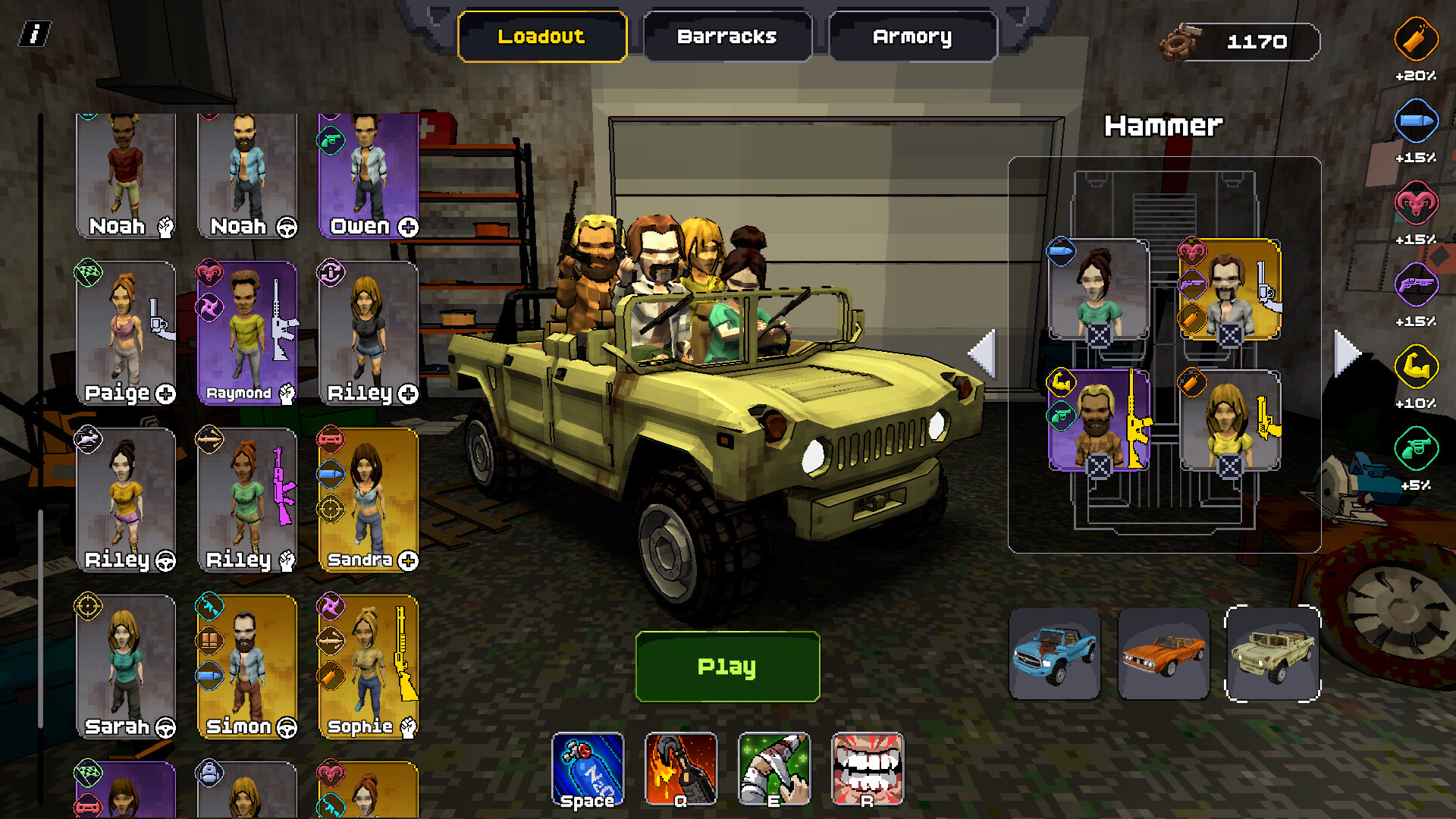Viewport: 1456px width, 819px height.
Task: Expand Owen's card with the plus button
Action: [x=408, y=226]
